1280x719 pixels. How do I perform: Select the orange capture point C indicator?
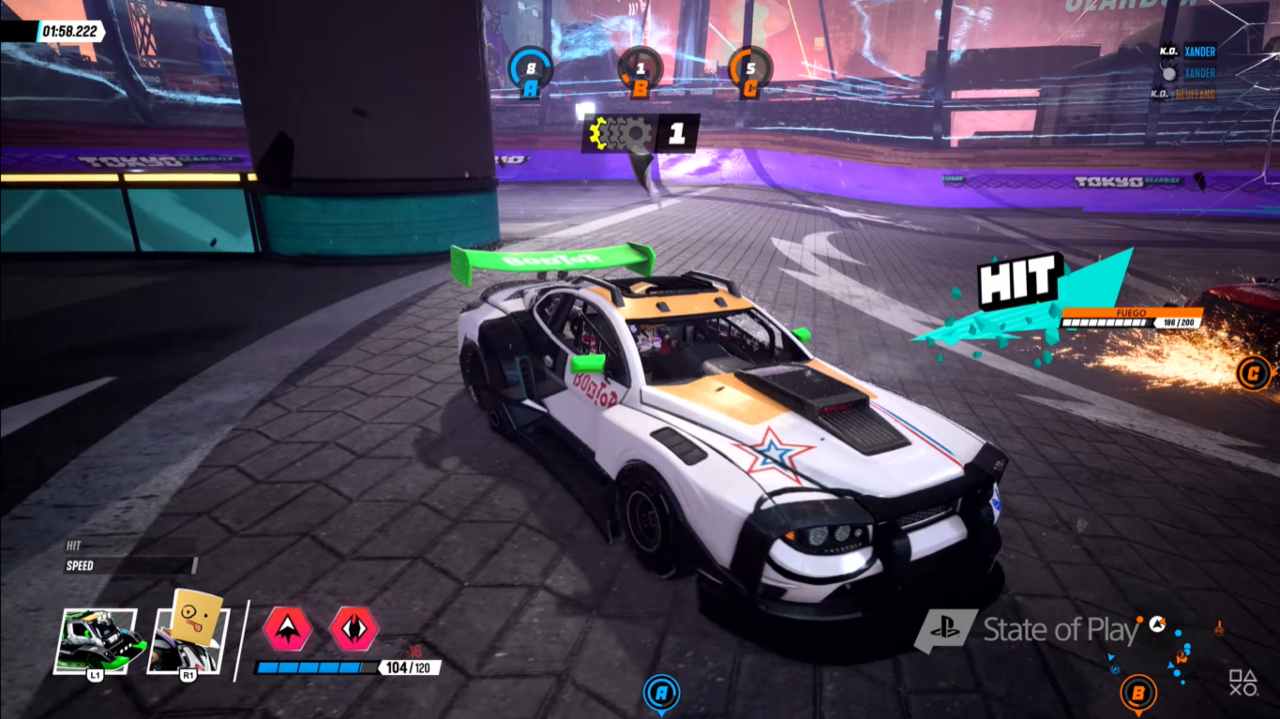pos(750,70)
